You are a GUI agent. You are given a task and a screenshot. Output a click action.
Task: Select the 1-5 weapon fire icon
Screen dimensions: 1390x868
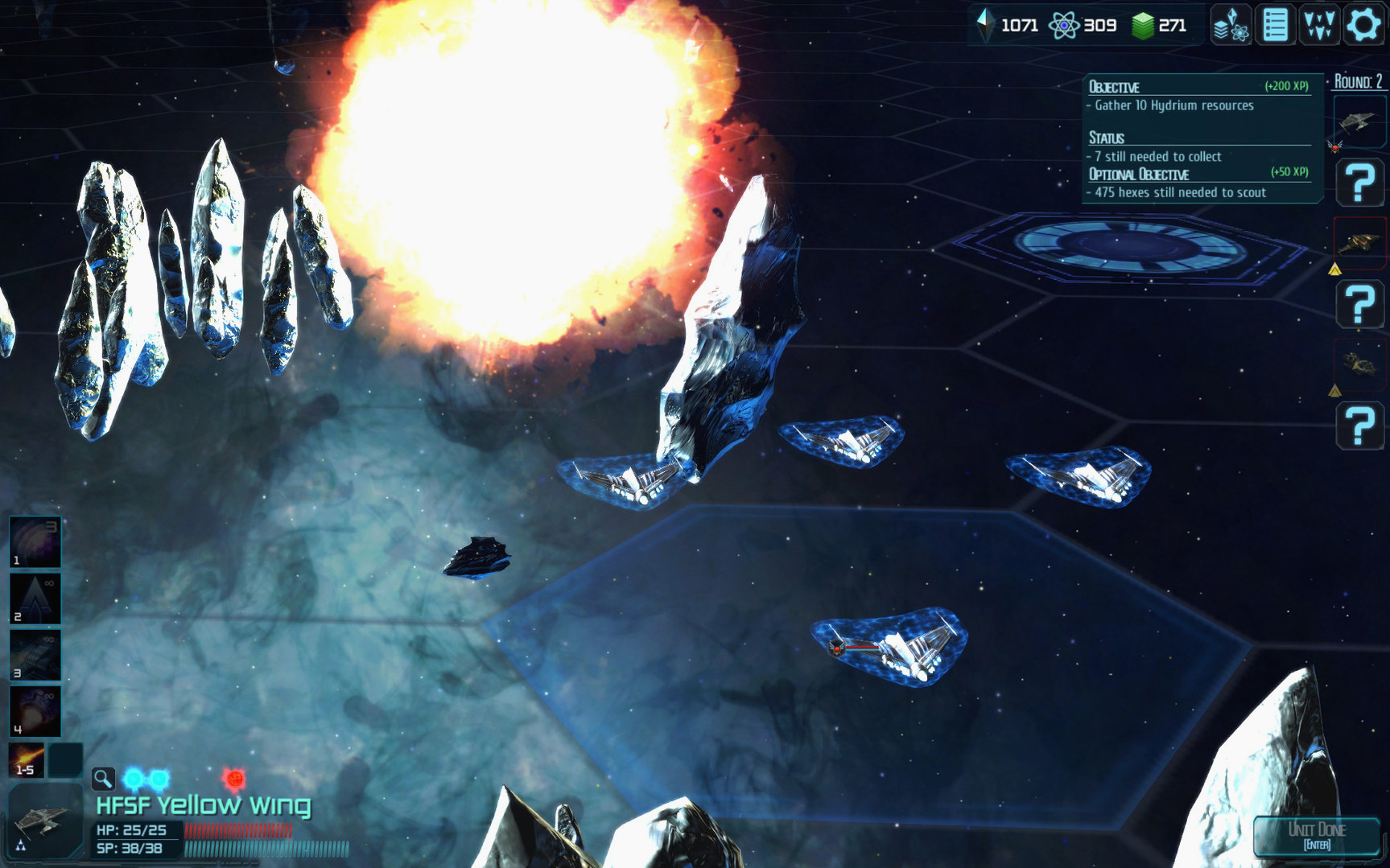(x=26, y=760)
